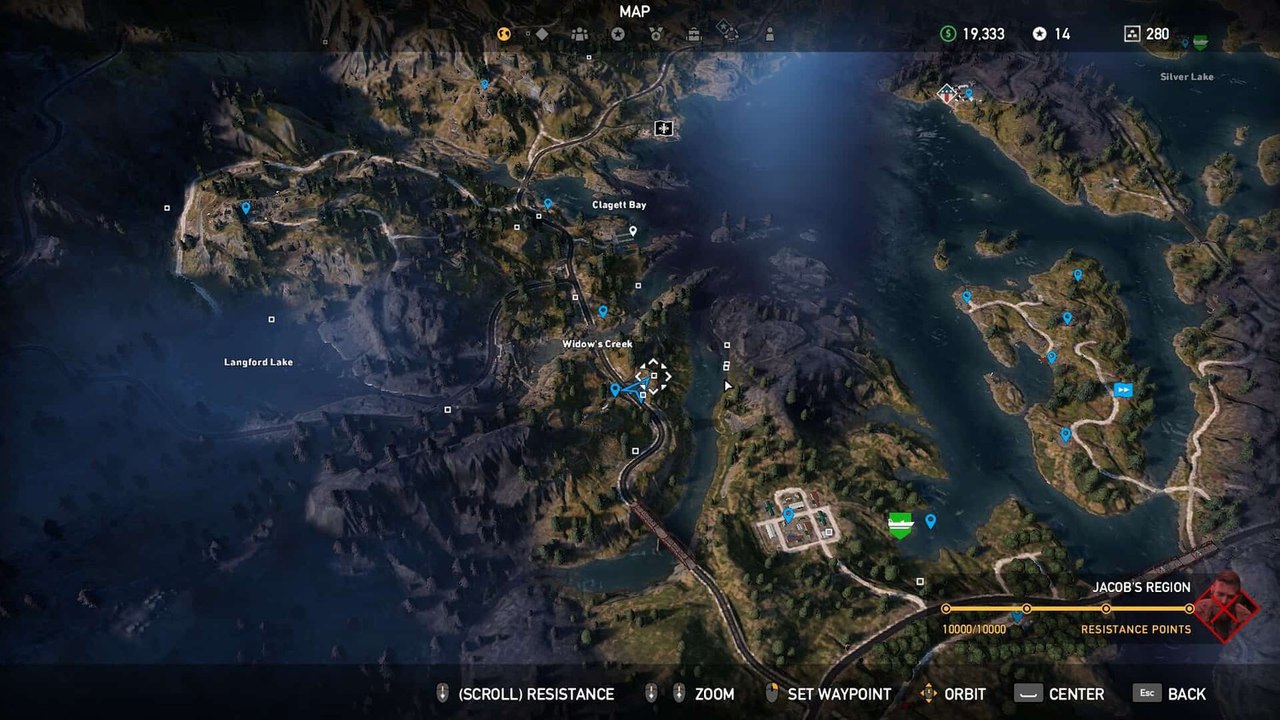Click the green dollar cash balance icon

(x=945, y=34)
